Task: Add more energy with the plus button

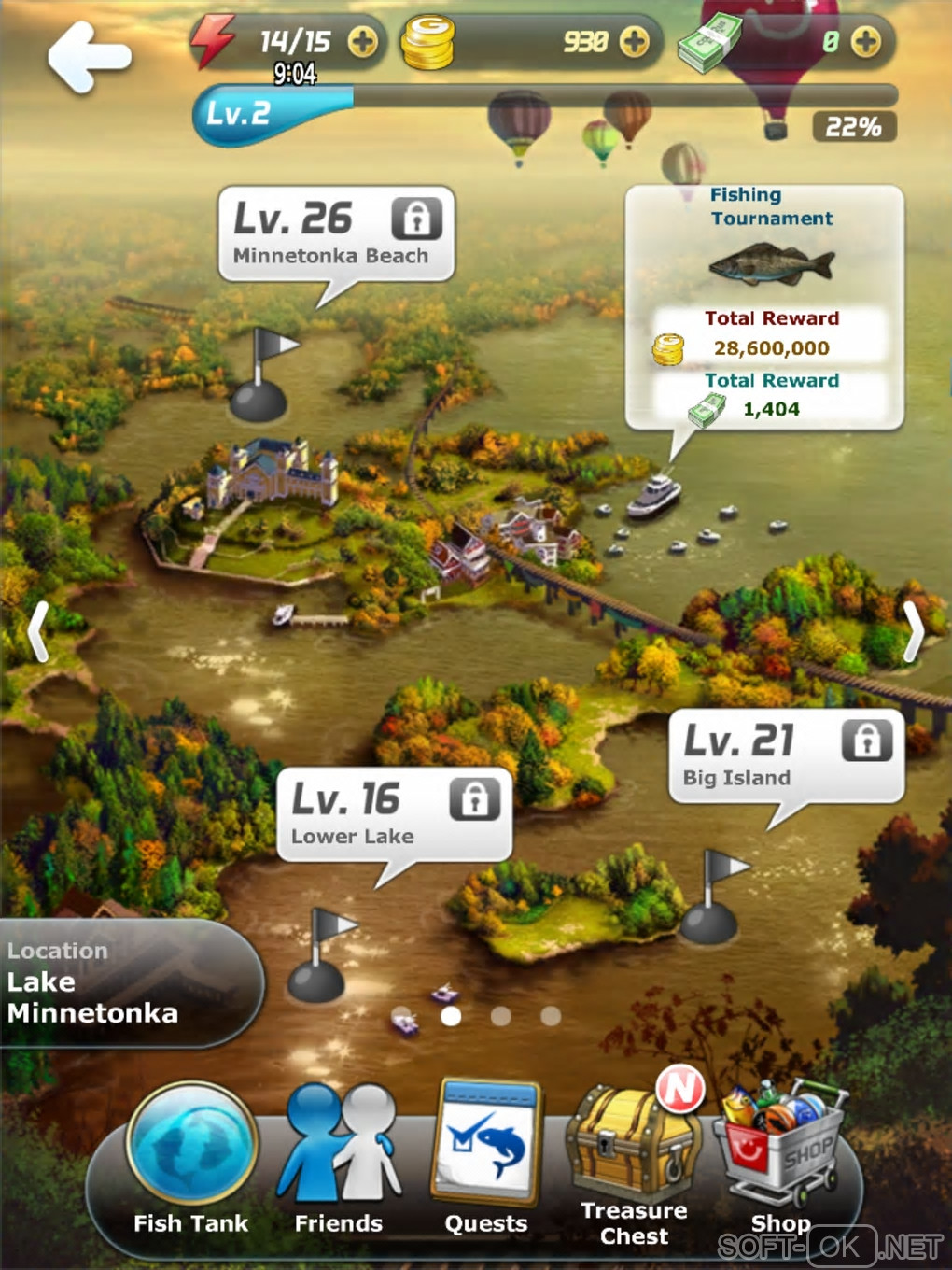Action: pyautogui.click(x=362, y=42)
